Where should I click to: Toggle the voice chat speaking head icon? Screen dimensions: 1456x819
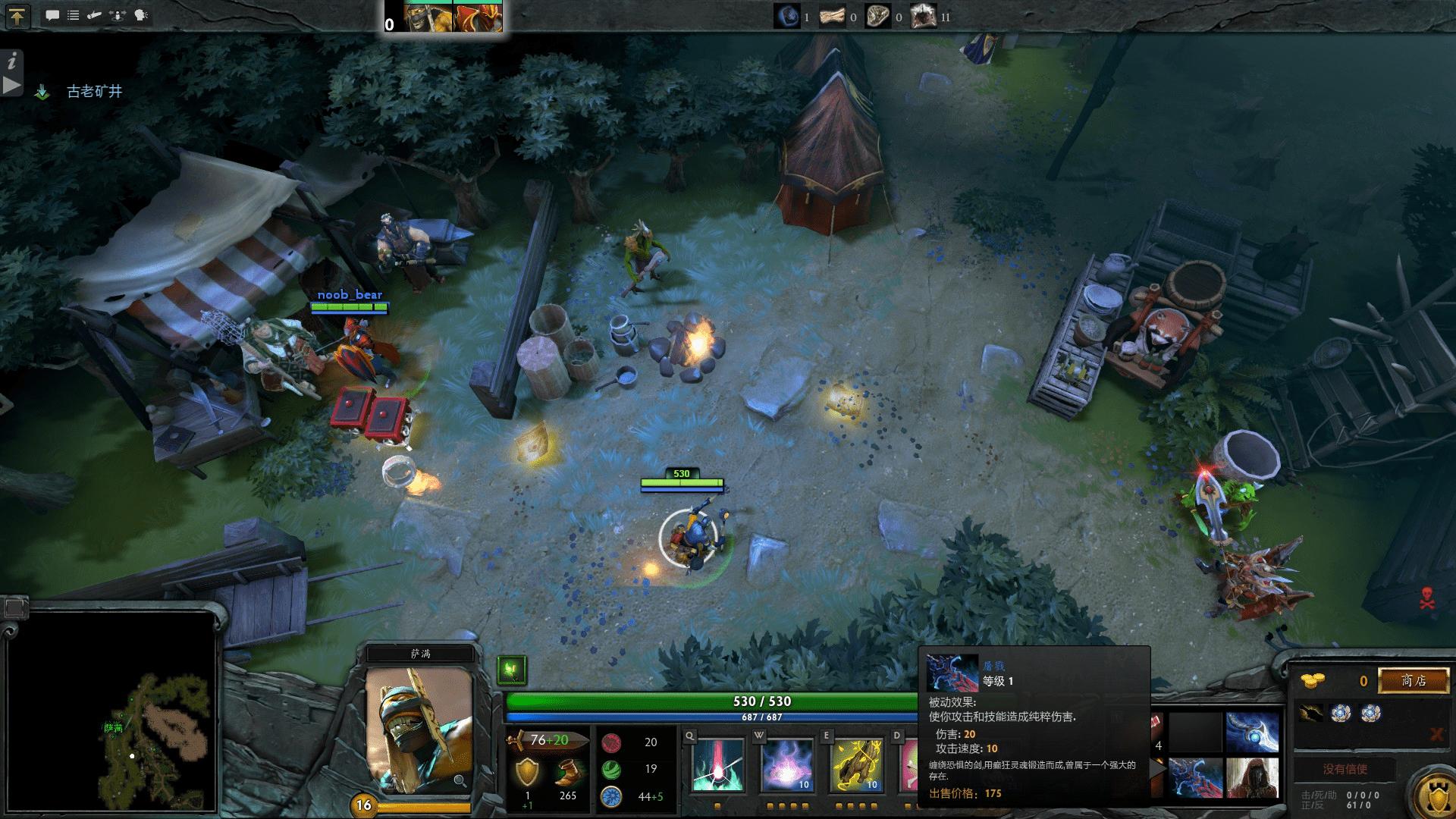pos(141,15)
